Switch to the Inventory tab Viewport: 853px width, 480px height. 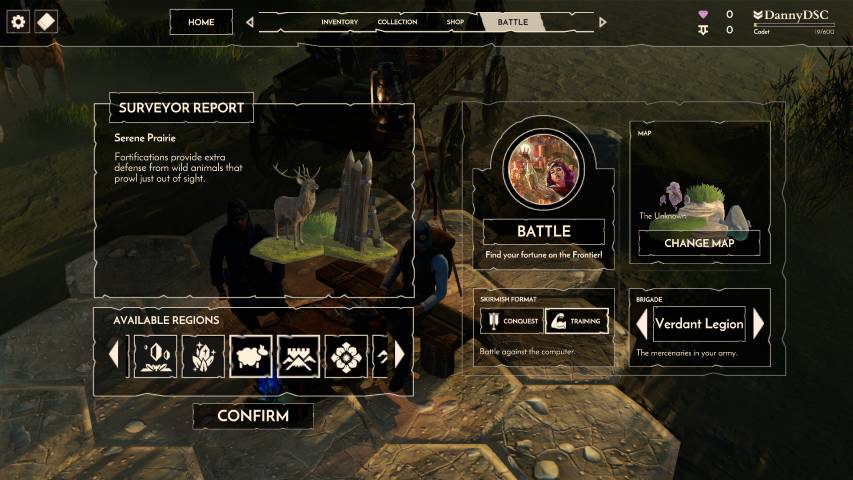click(x=339, y=22)
